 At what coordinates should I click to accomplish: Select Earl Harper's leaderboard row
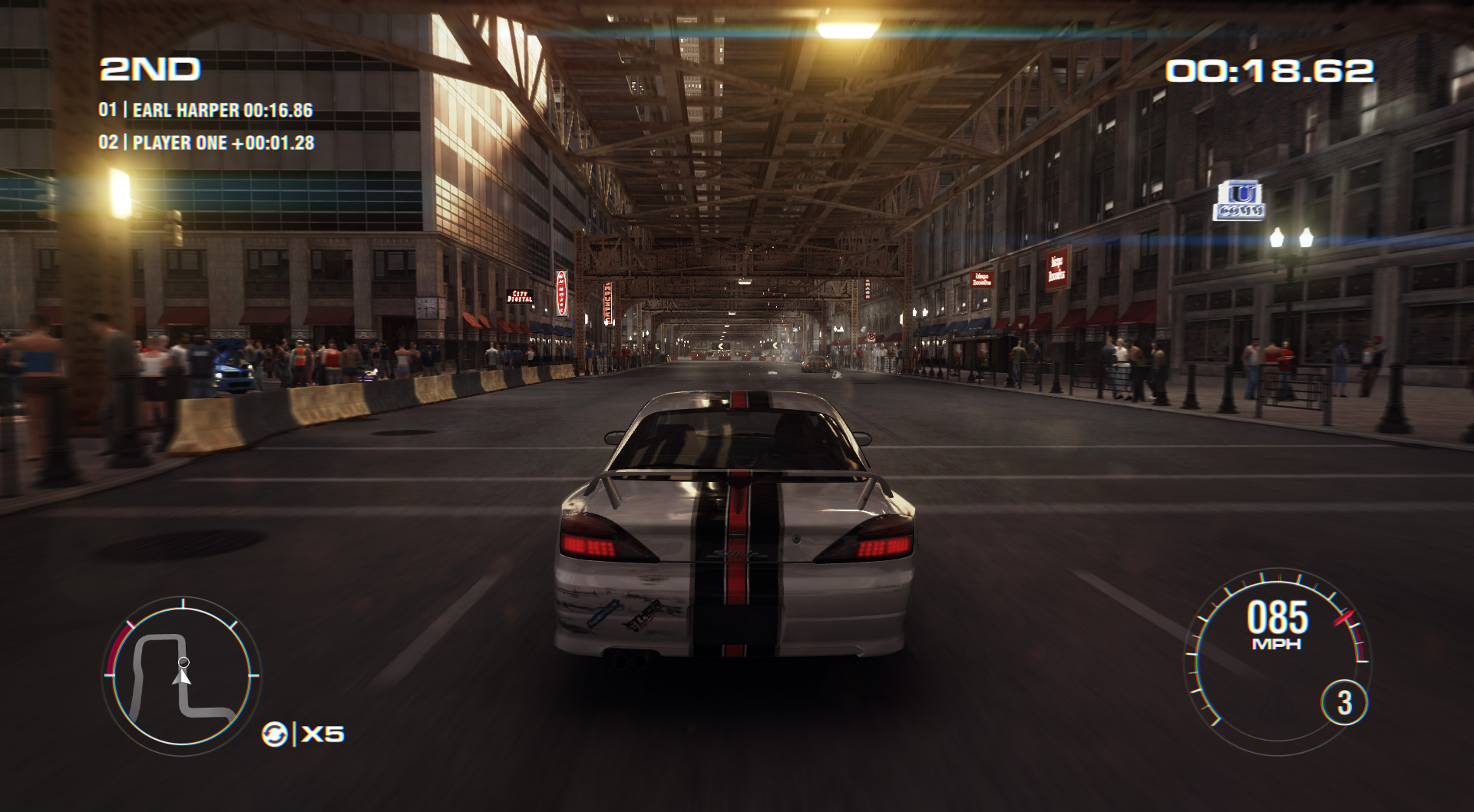206,111
